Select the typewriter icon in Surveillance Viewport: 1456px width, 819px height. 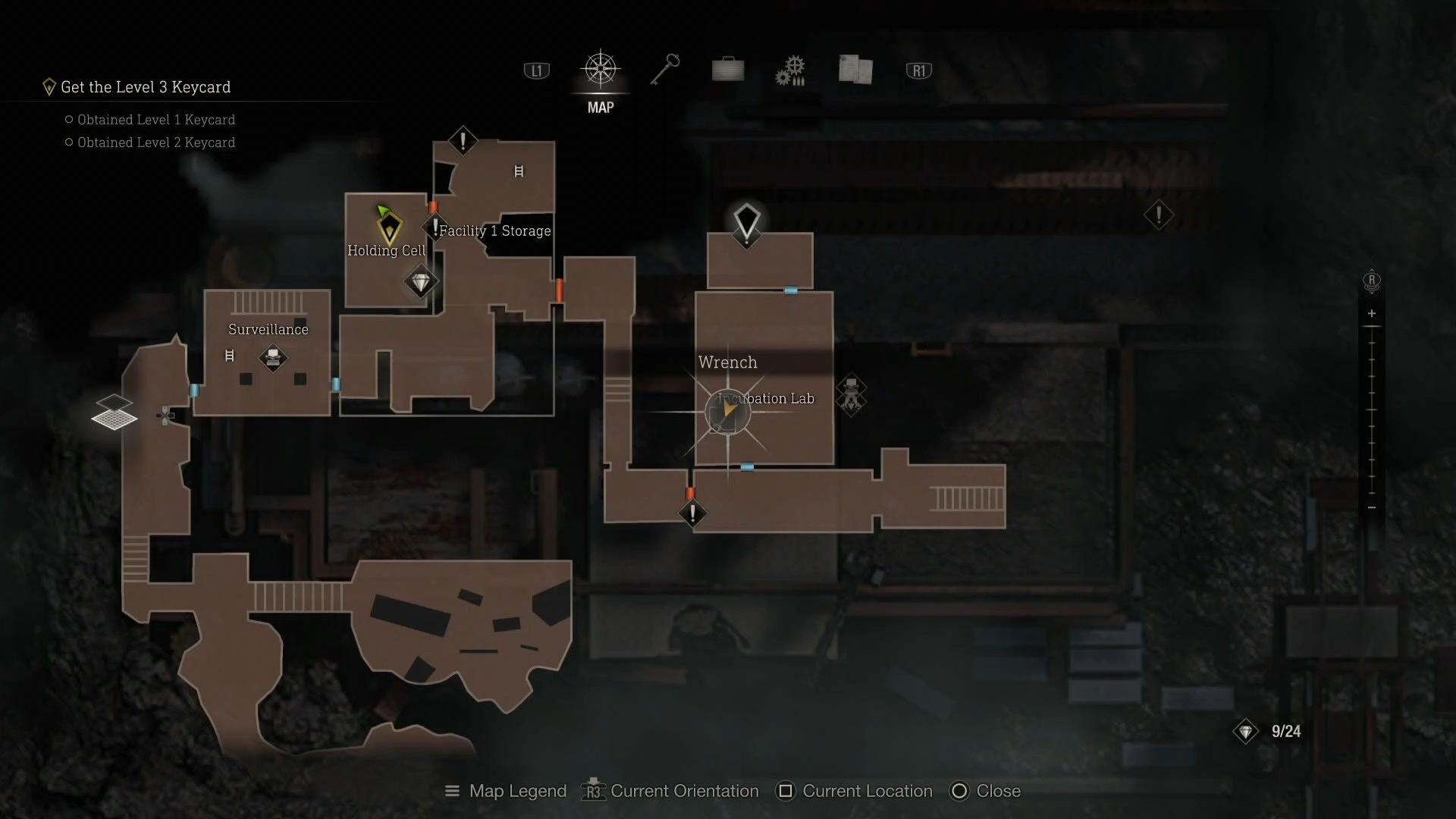273,356
